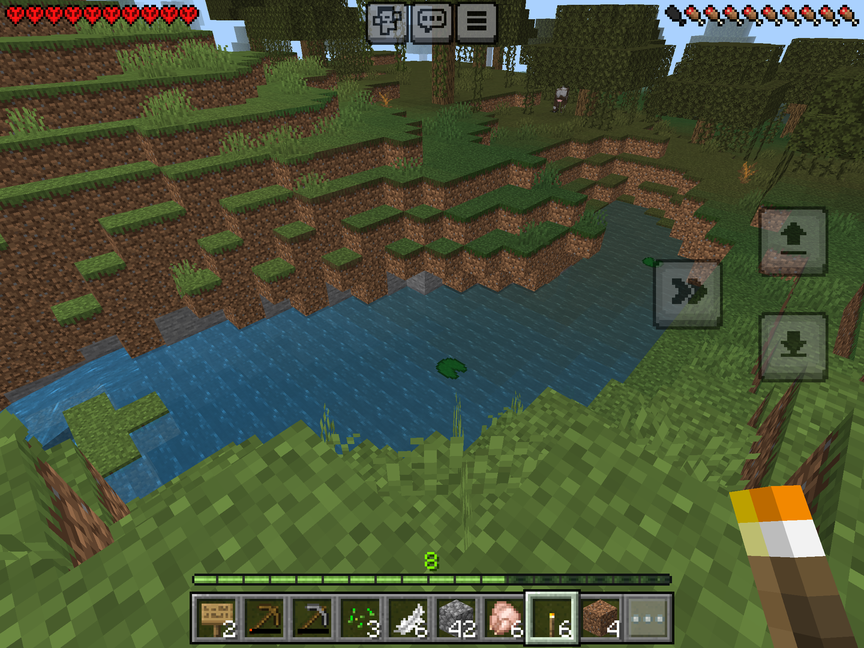Tap the jump up-arrow button
The image size is (864, 648).
pos(793,241)
